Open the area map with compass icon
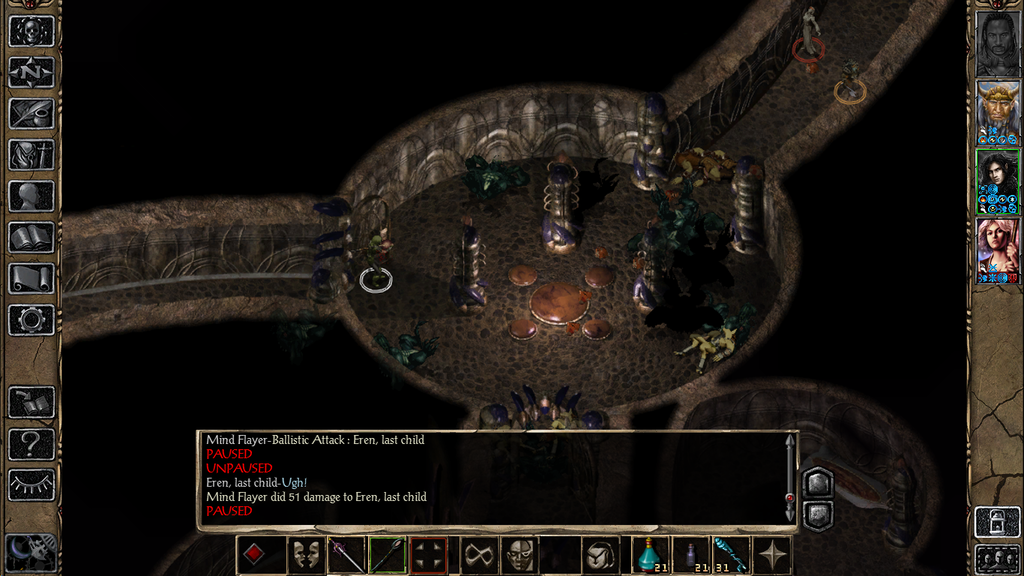This screenshot has height=576, width=1024. point(31,72)
